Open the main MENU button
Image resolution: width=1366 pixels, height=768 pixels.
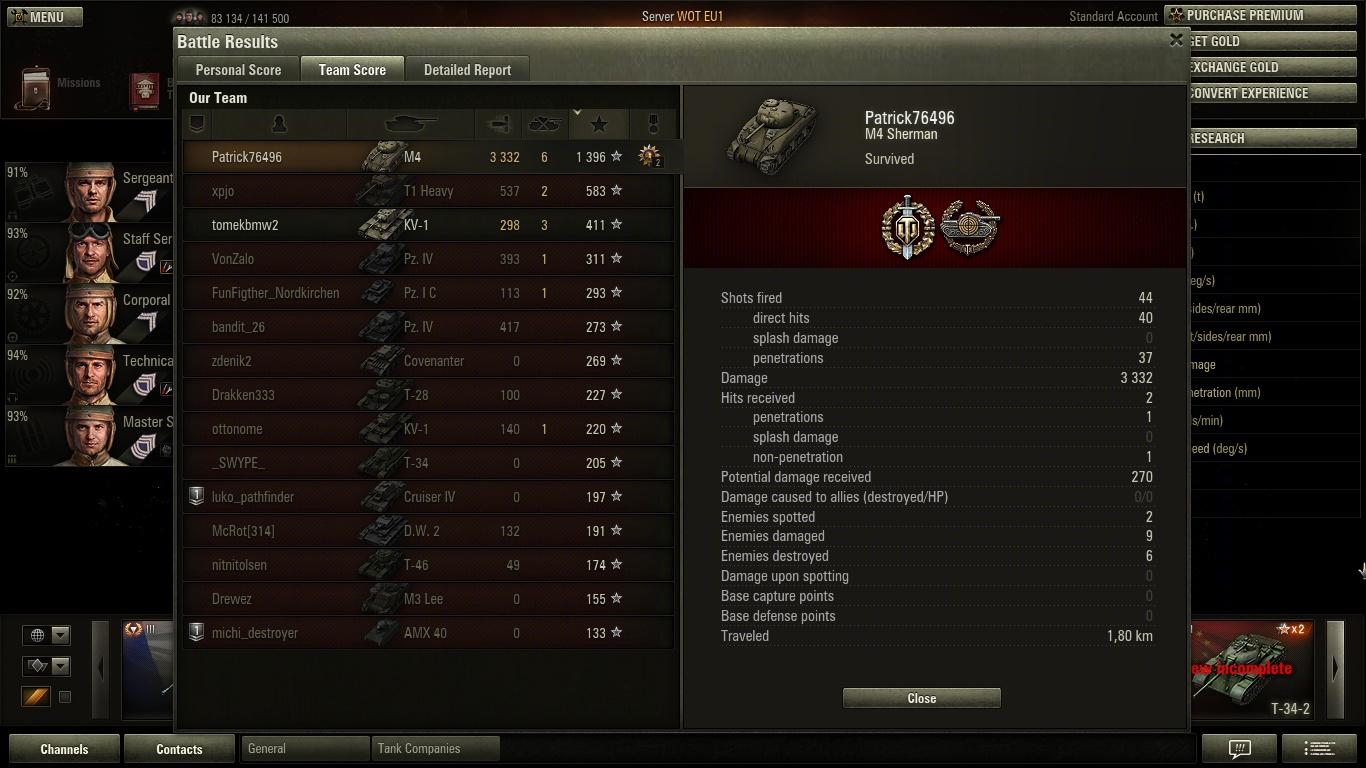click(45, 17)
